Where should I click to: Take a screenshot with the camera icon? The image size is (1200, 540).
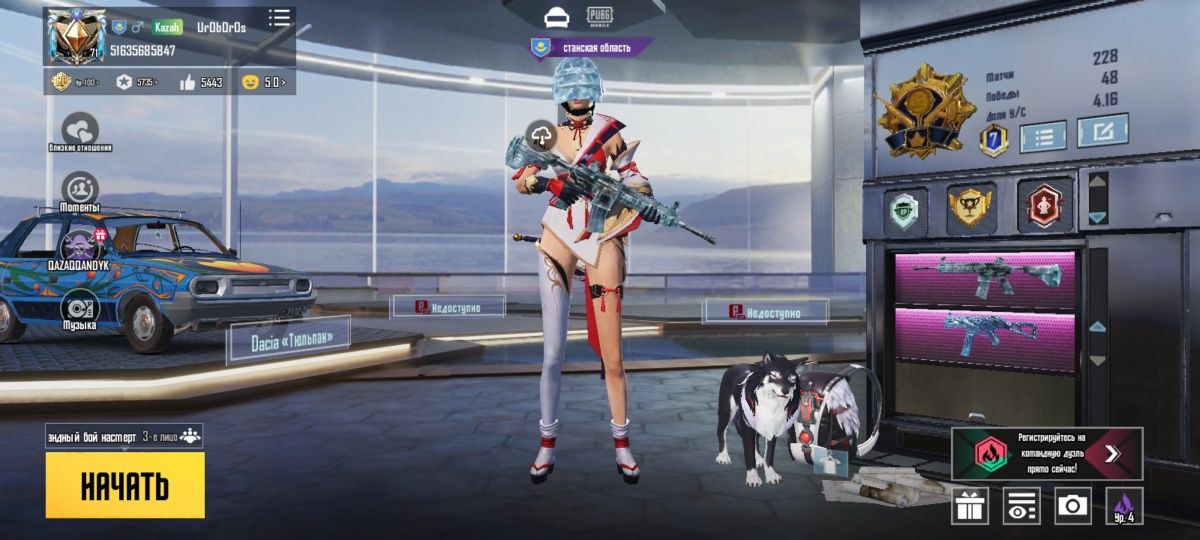1073,506
